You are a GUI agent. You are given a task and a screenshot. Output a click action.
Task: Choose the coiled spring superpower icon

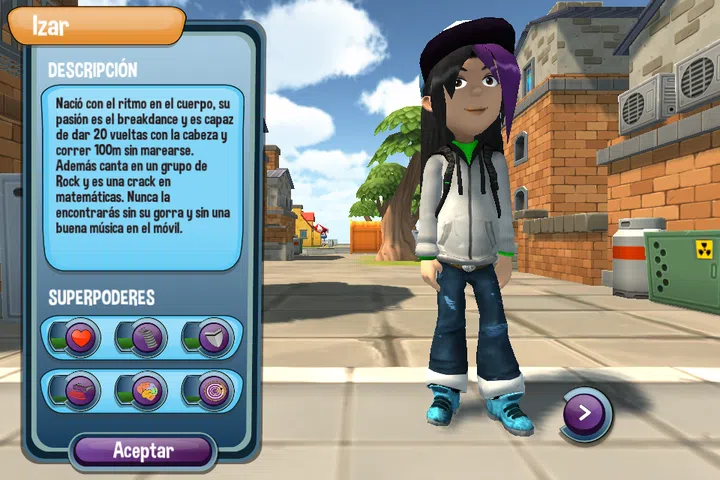pos(146,338)
